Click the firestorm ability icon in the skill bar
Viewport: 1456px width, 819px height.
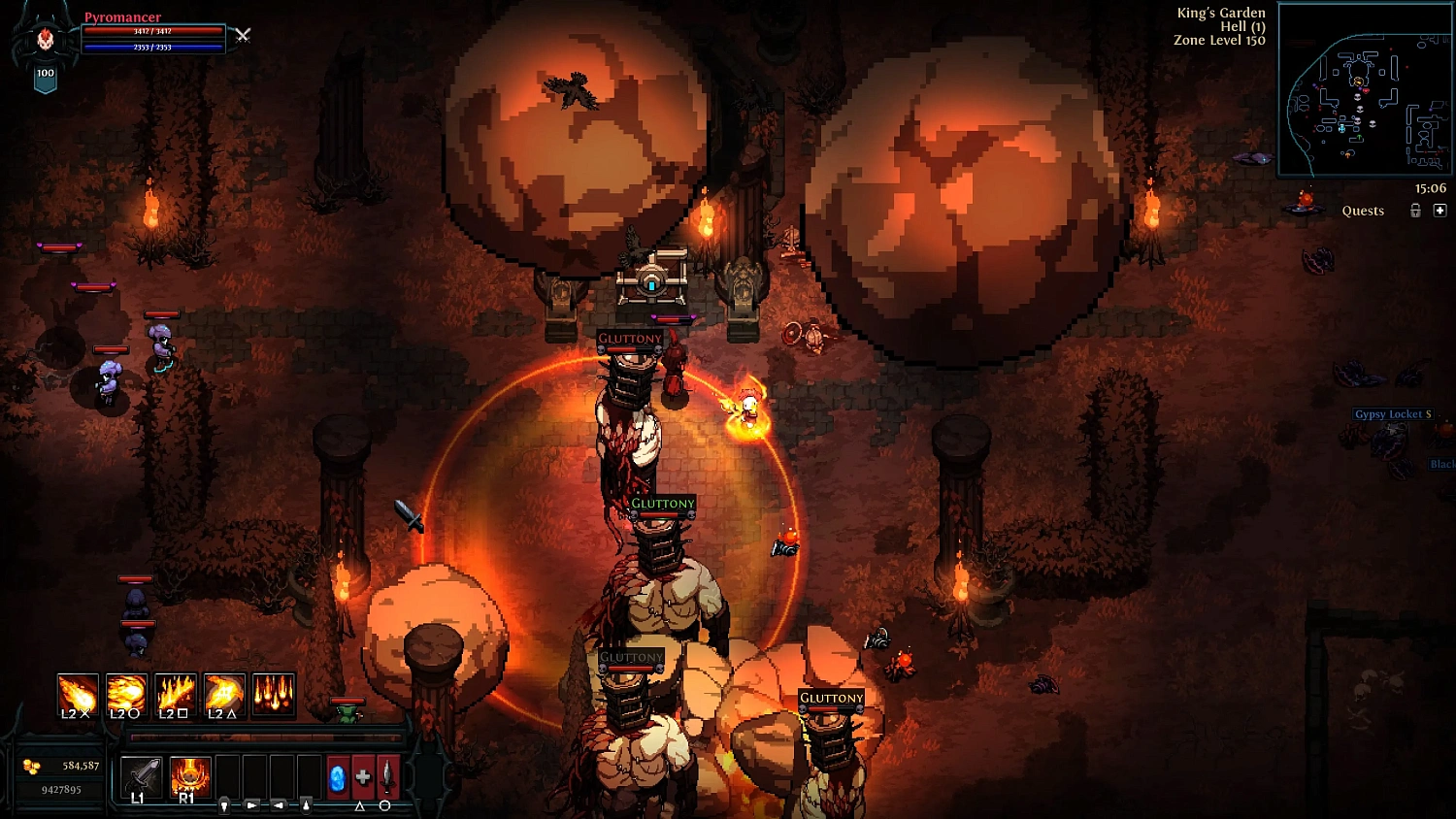(x=273, y=693)
